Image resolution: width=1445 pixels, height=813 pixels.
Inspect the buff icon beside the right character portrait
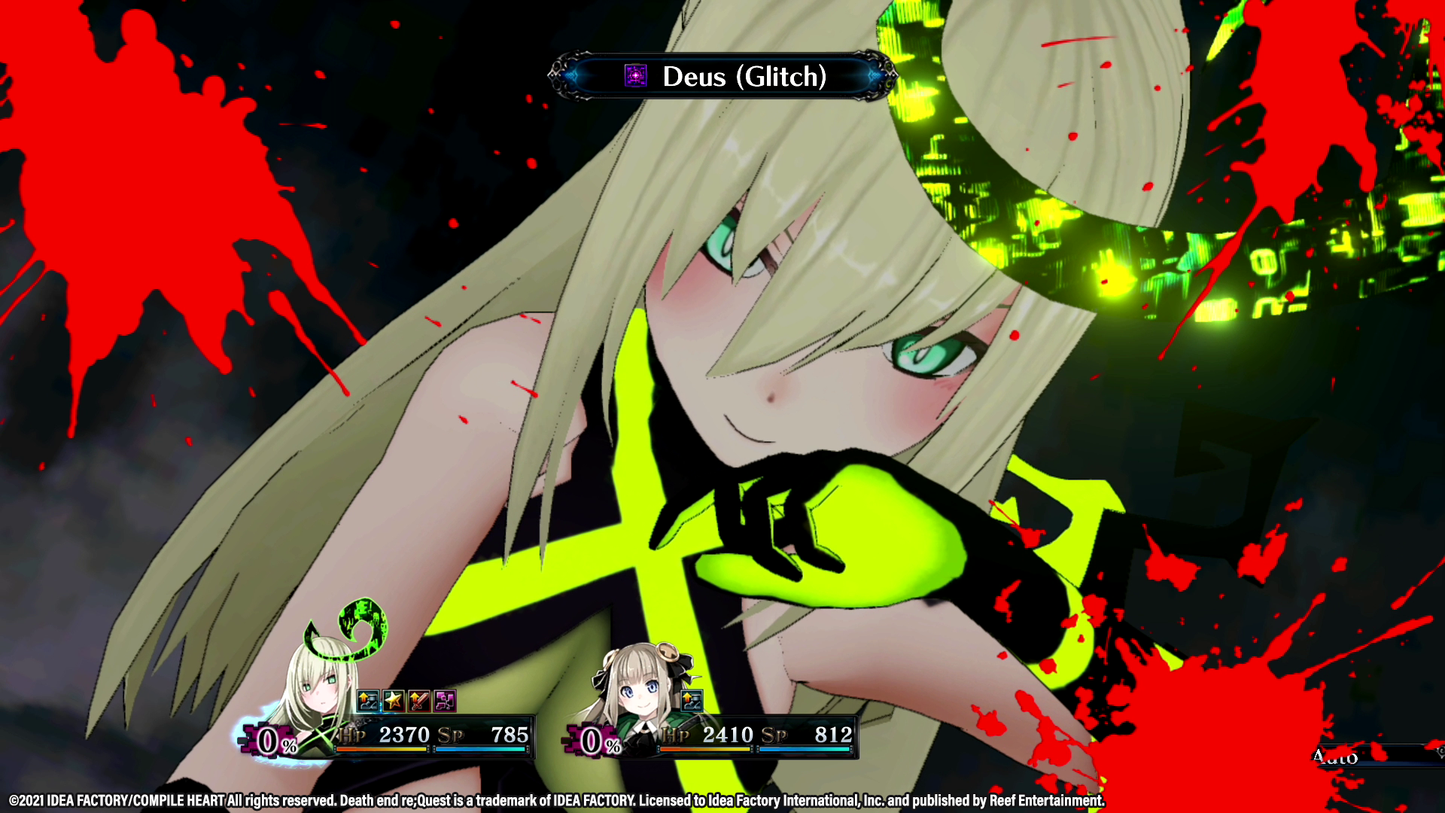click(x=690, y=701)
